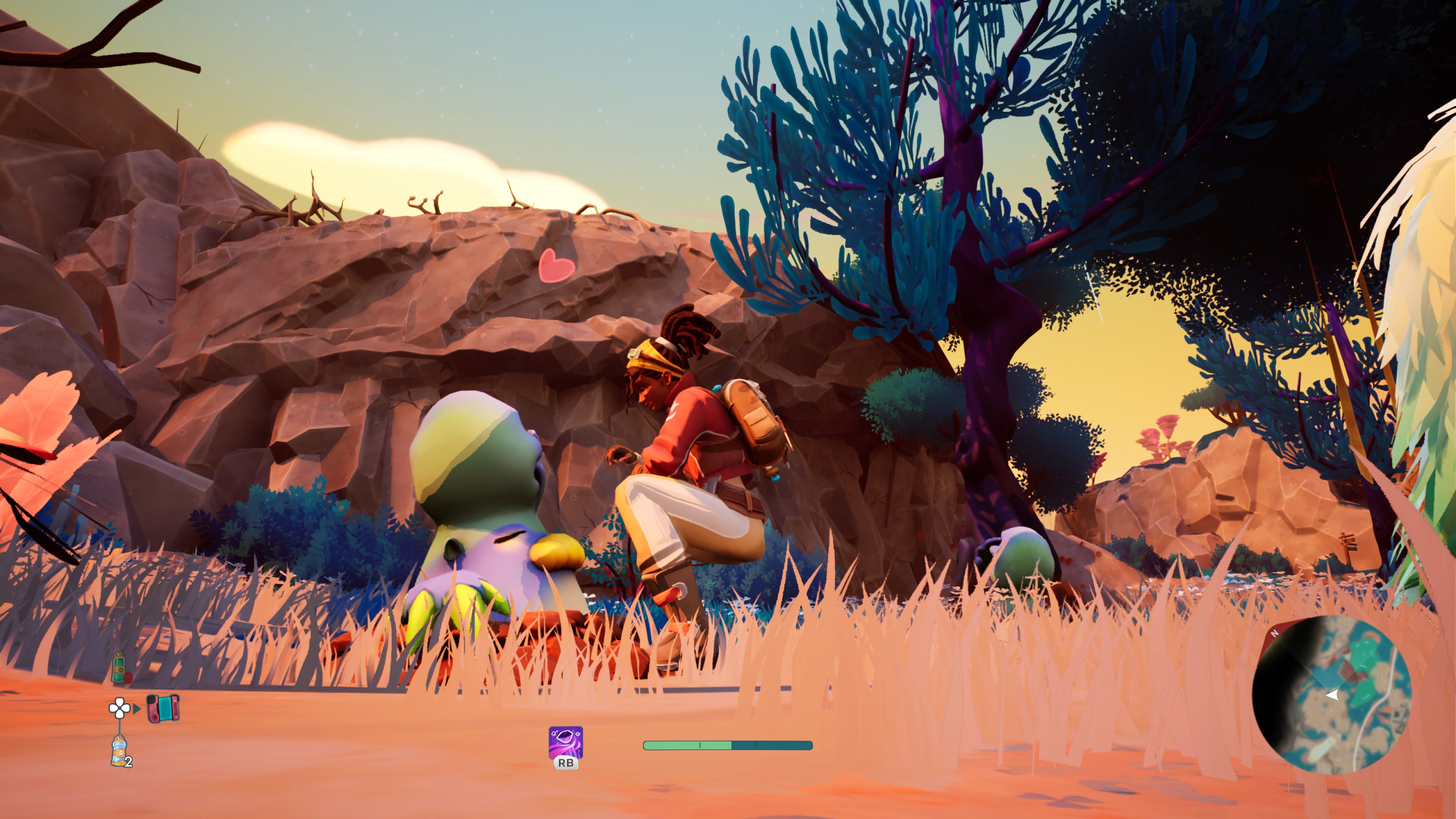Open the red handheld device

coord(163,708)
